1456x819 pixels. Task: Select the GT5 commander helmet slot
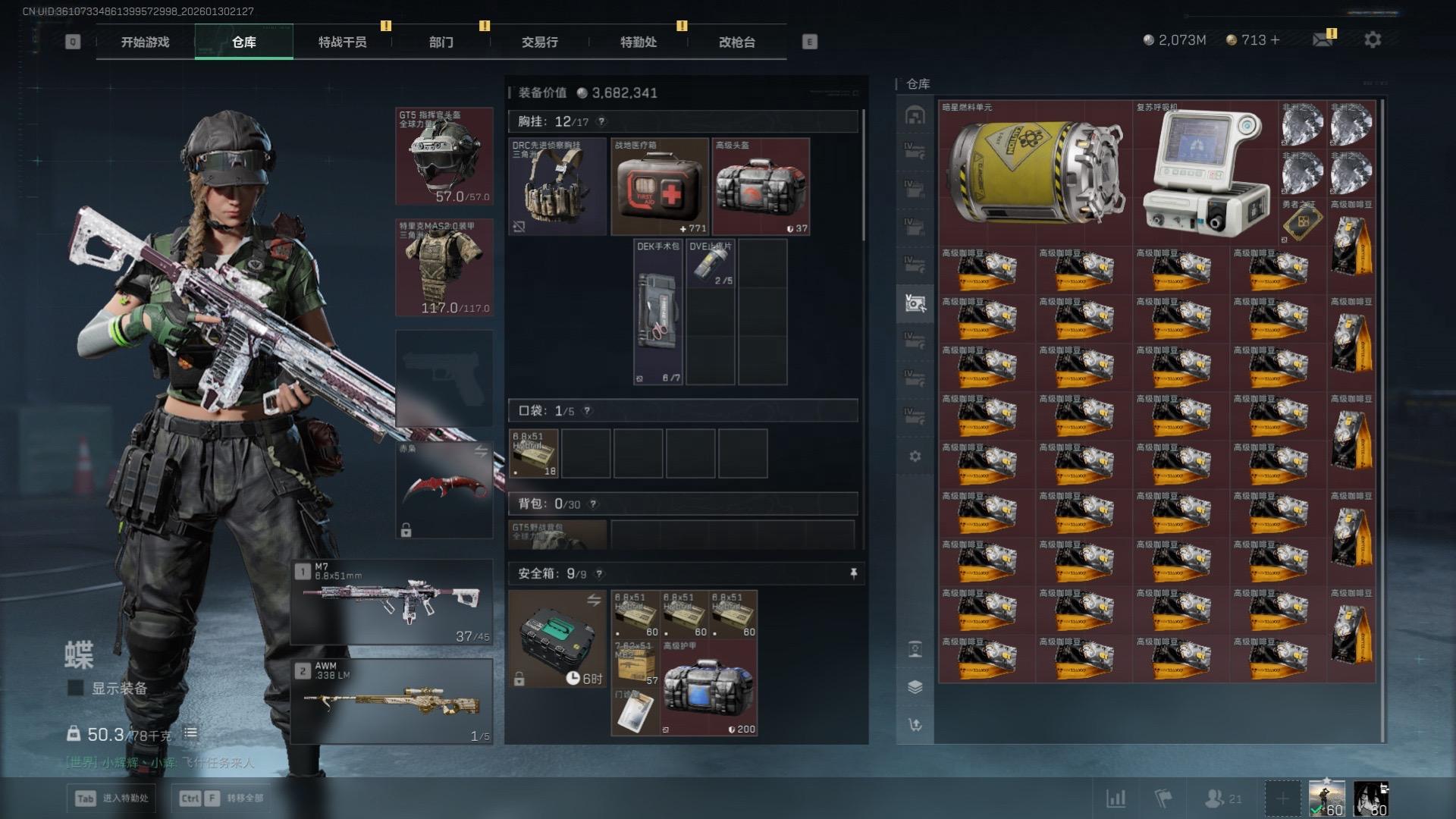click(x=444, y=156)
